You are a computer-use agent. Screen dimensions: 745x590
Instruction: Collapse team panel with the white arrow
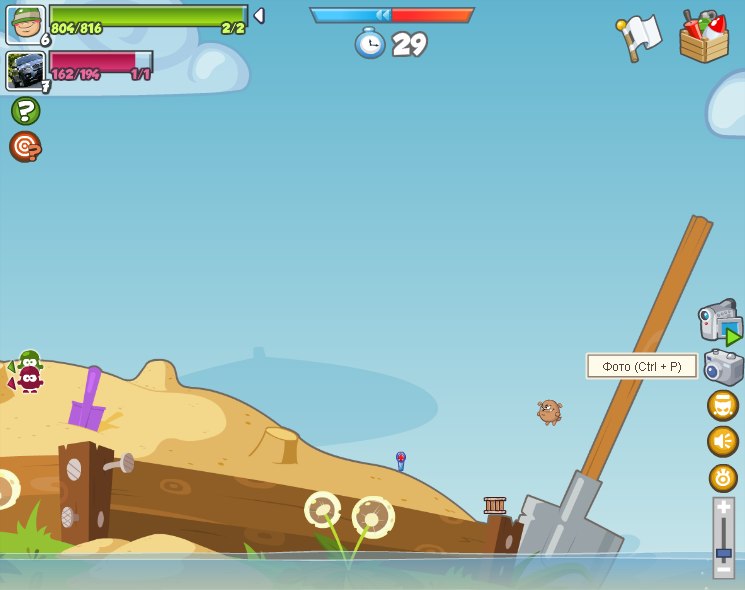pos(259,15)
